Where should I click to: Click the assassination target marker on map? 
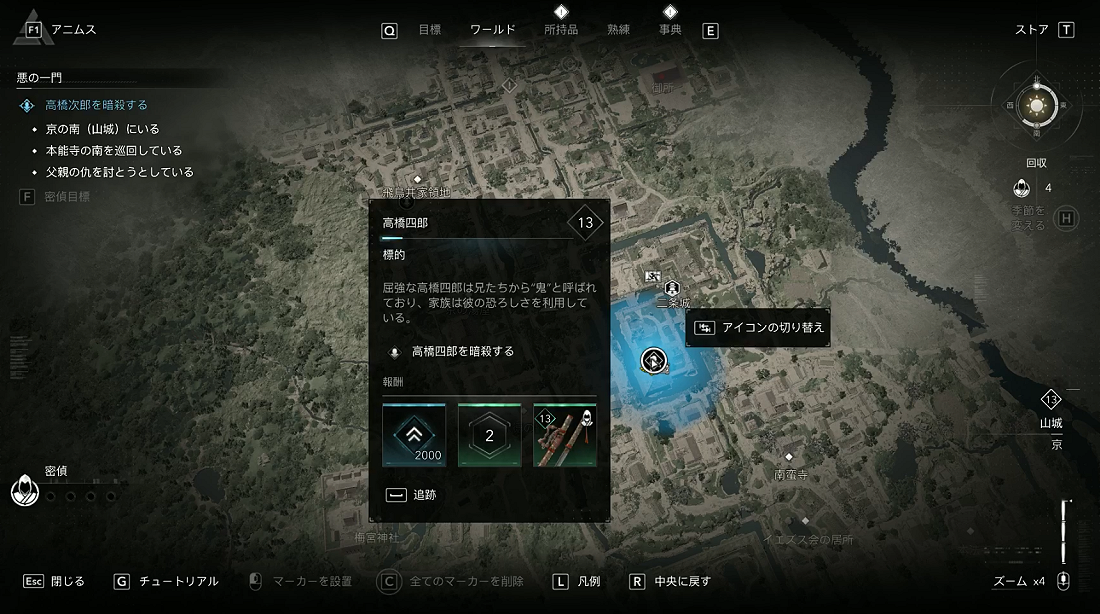coord(654,359)
